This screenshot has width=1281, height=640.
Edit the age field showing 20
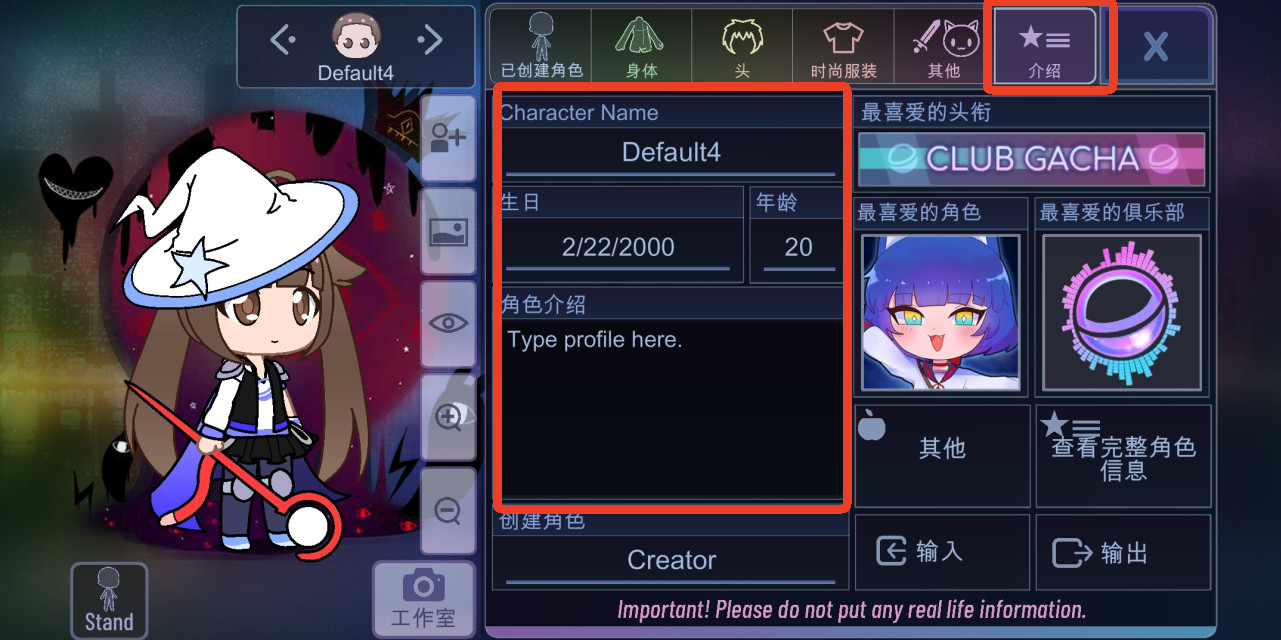(x=798, y=247)
